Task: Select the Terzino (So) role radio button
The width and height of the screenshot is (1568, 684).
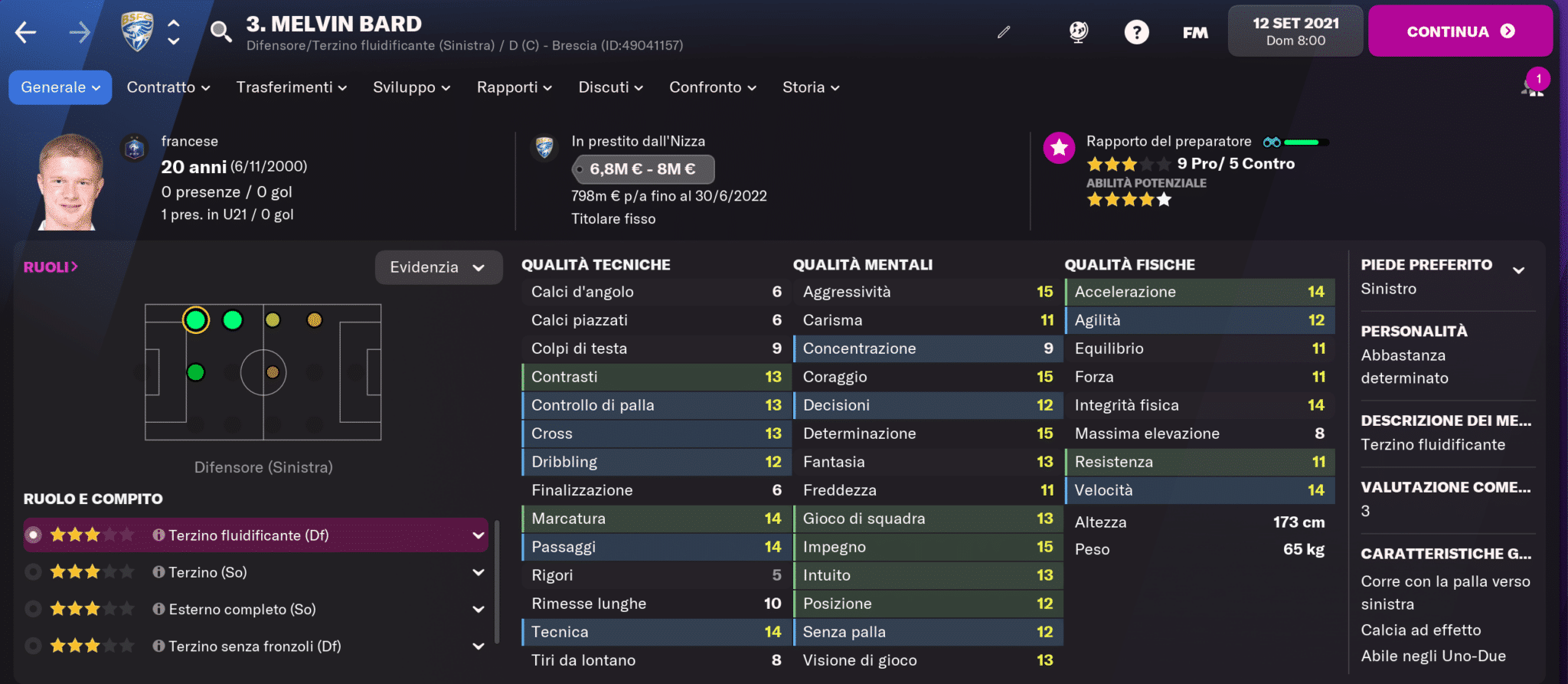Action: (x=32, y=571)
